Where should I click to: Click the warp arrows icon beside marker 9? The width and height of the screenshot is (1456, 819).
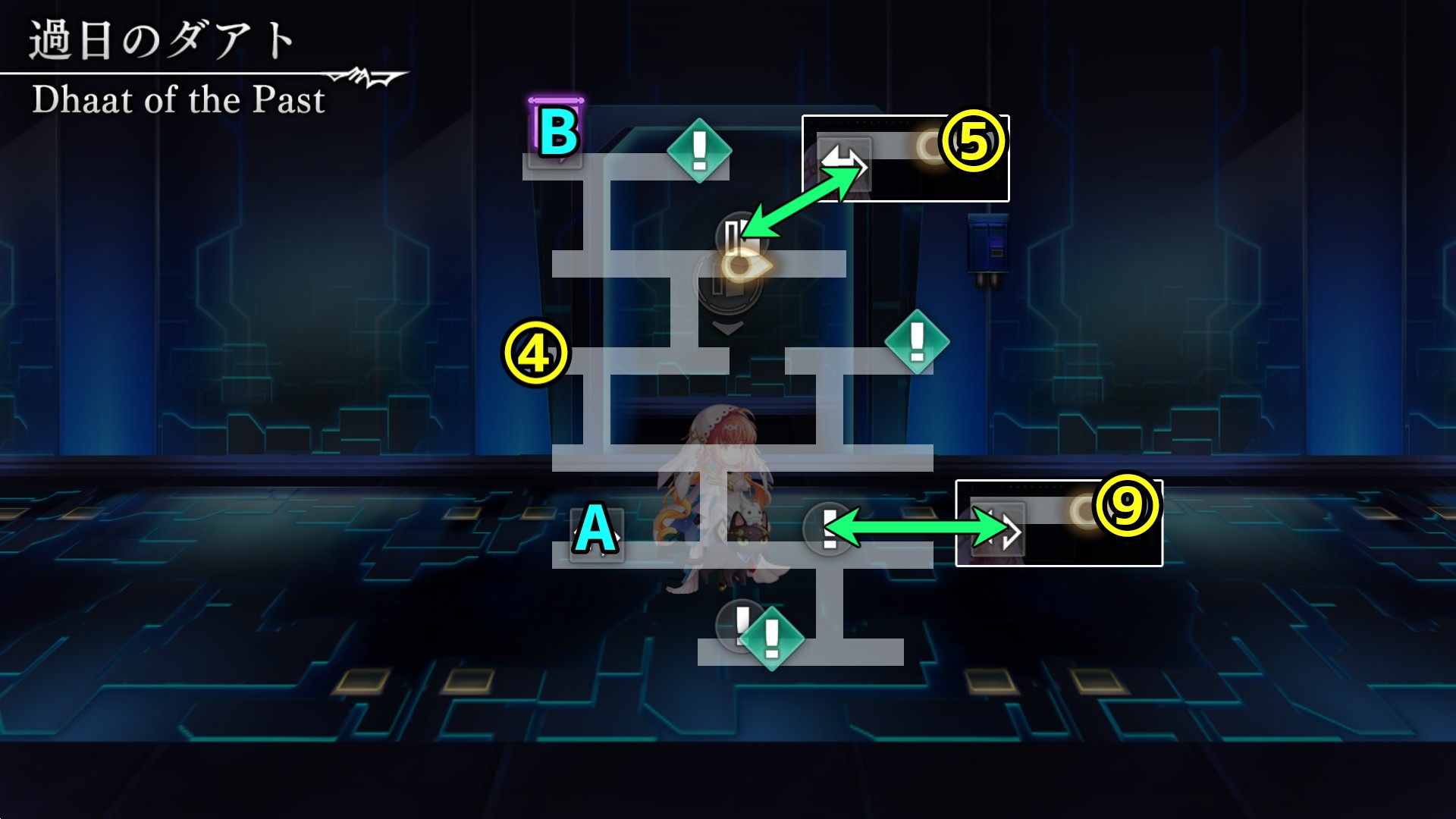click(999, 530)
